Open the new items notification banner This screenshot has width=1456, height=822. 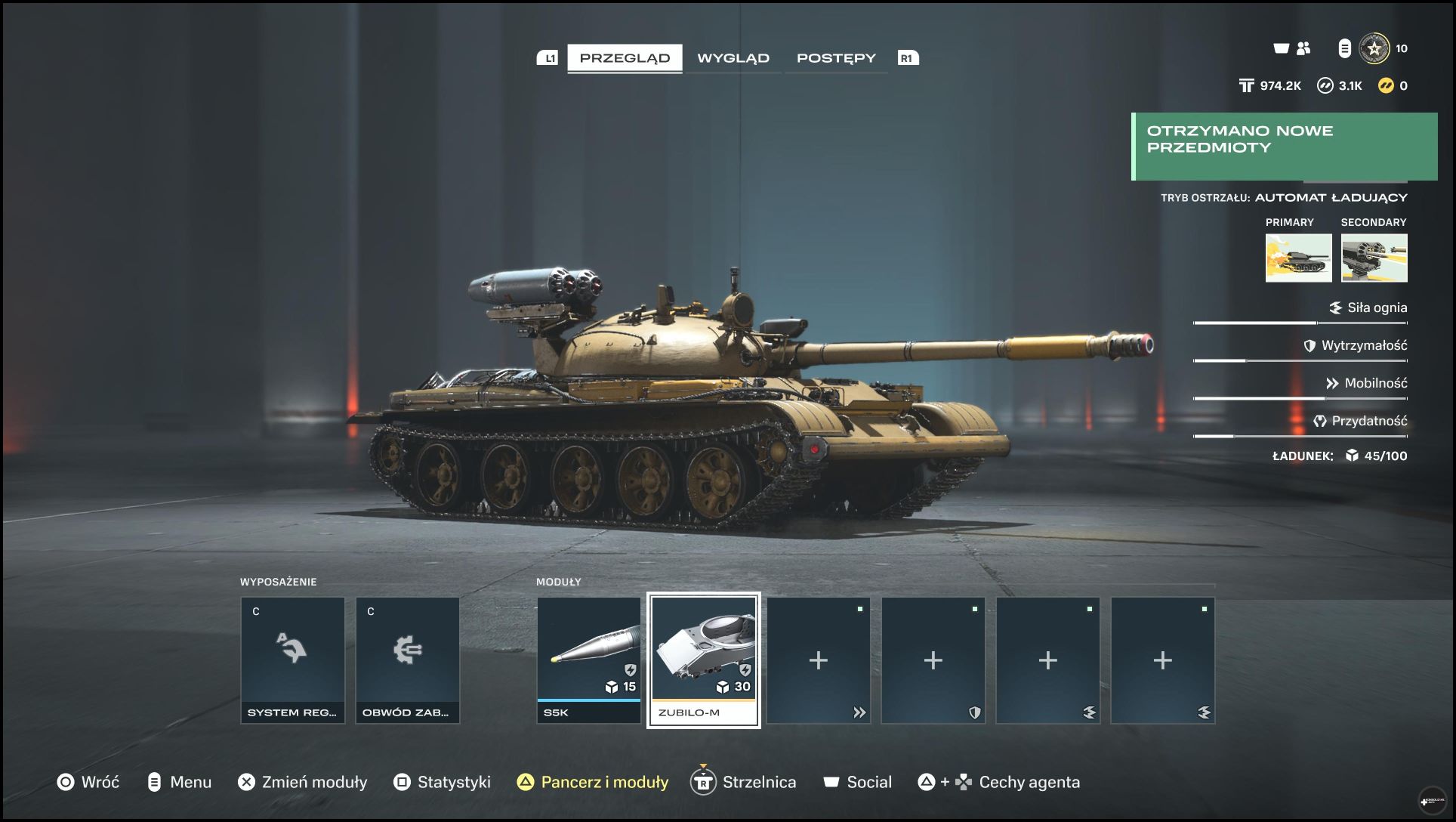click(x=1284, y=147)
